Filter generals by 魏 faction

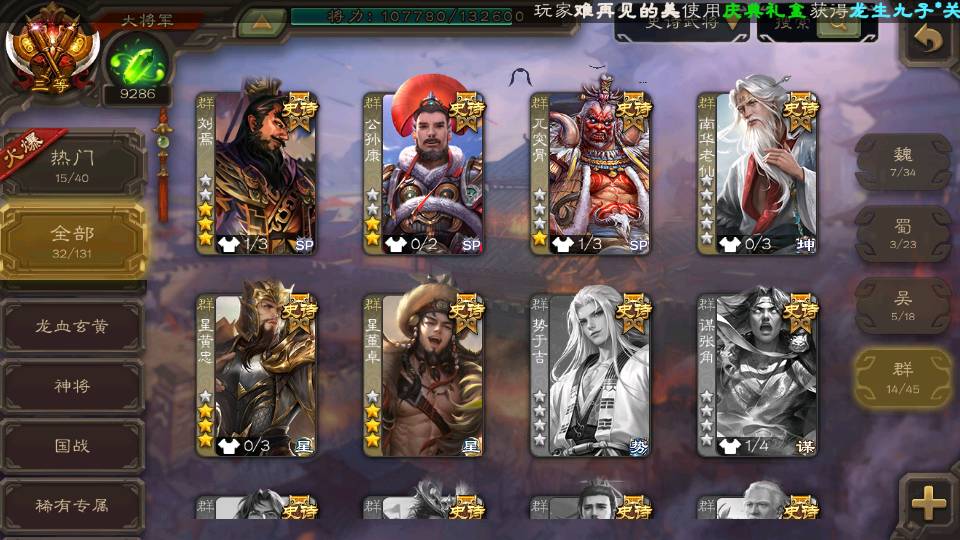tap(903, 162)
